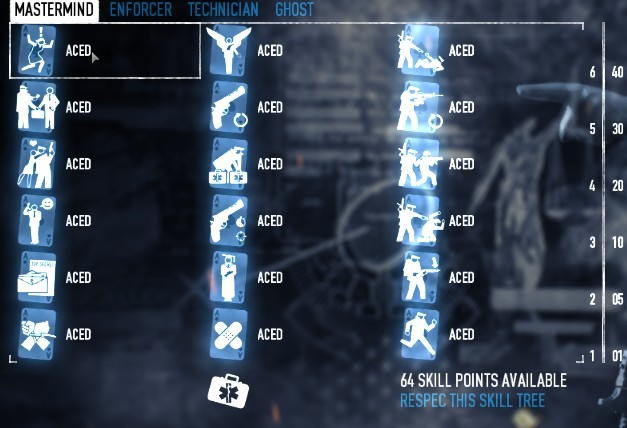Open the Enforcer skill tree tab
Screen dimensions: 627x428
[140, 10]
